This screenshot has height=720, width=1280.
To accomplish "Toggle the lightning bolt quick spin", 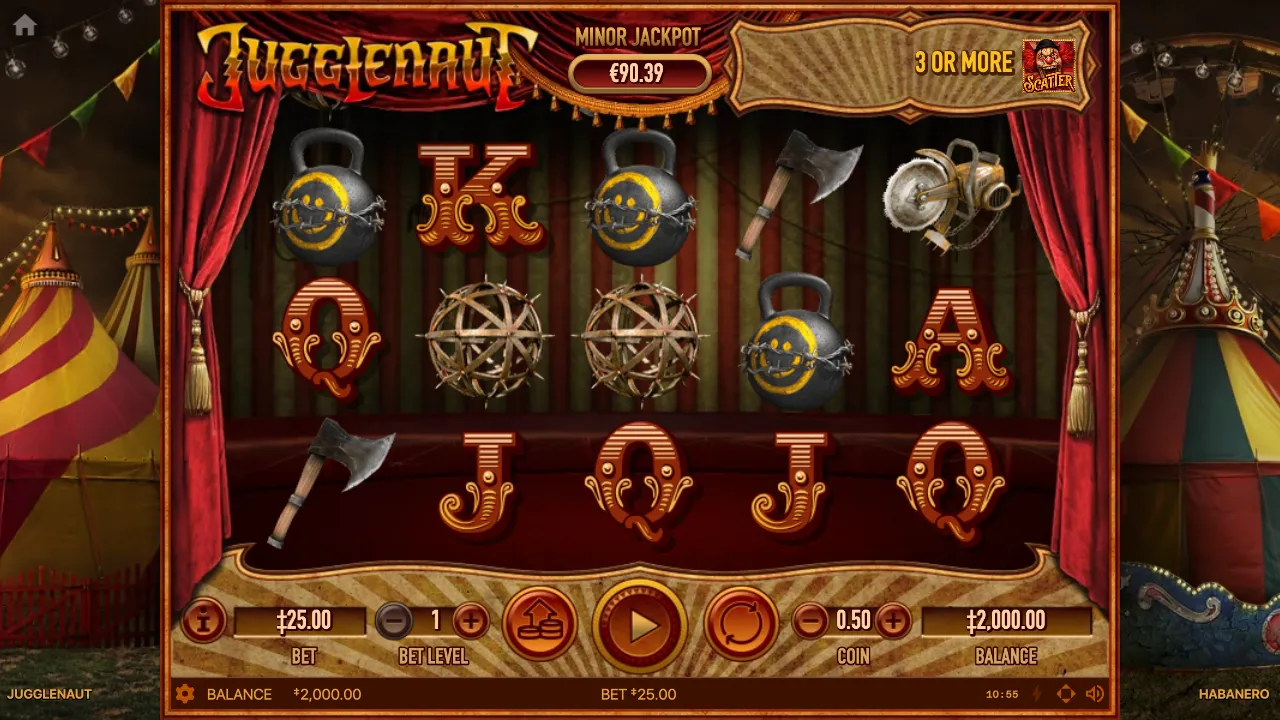I will (1037, 694).
